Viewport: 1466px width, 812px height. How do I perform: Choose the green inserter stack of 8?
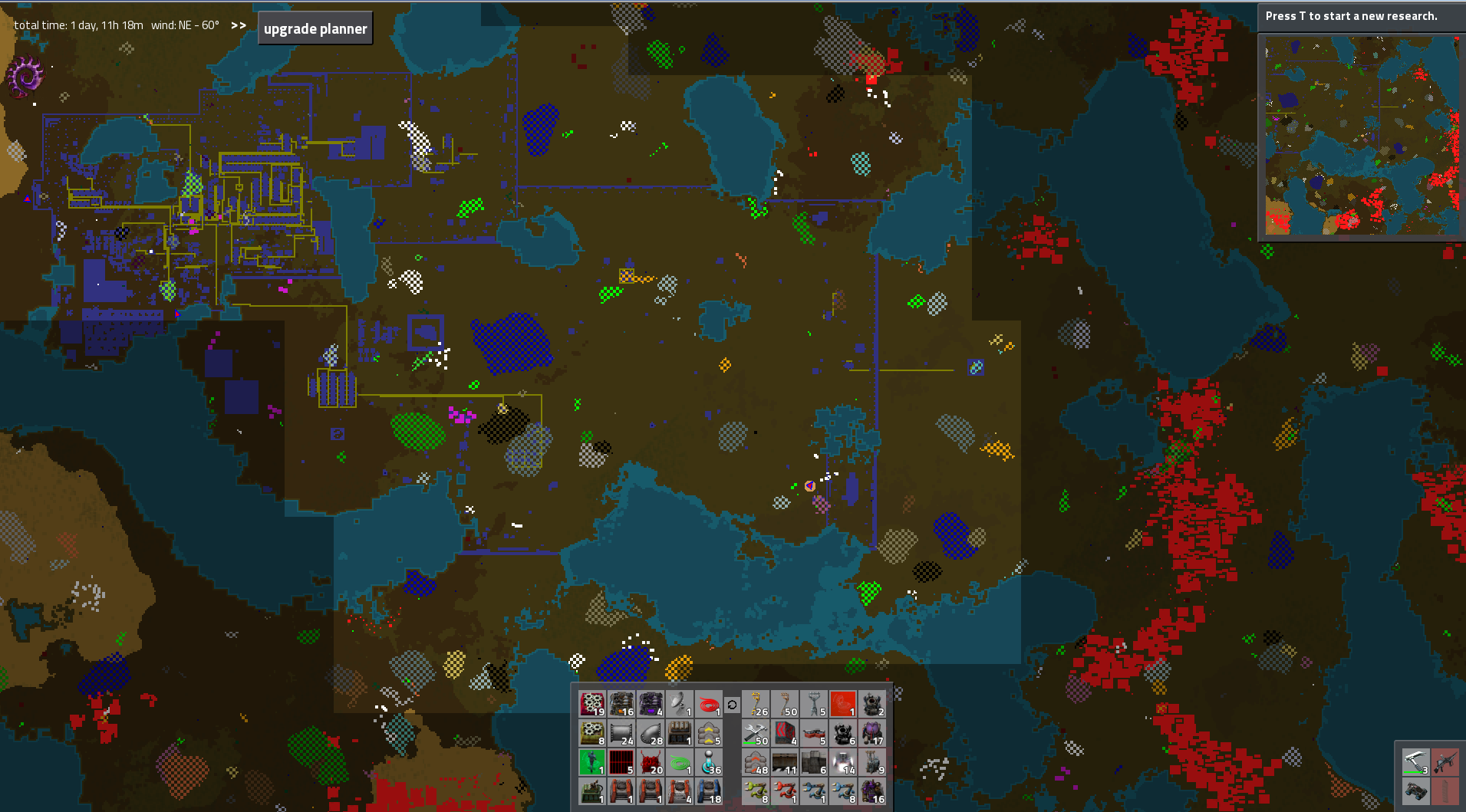(x=756, y=791)
